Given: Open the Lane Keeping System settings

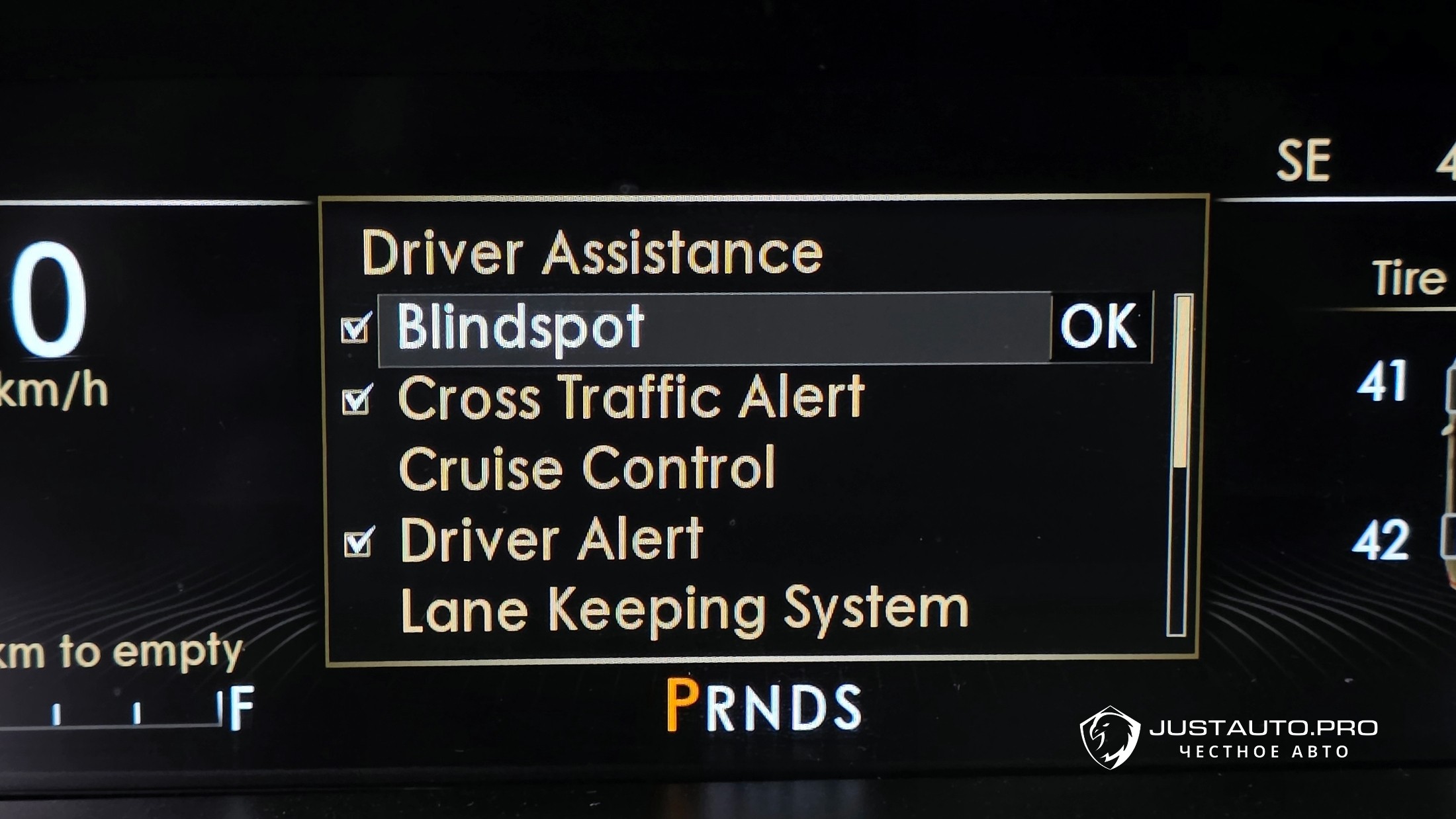Looking at the screenshot, I should (x=684, y=611).
